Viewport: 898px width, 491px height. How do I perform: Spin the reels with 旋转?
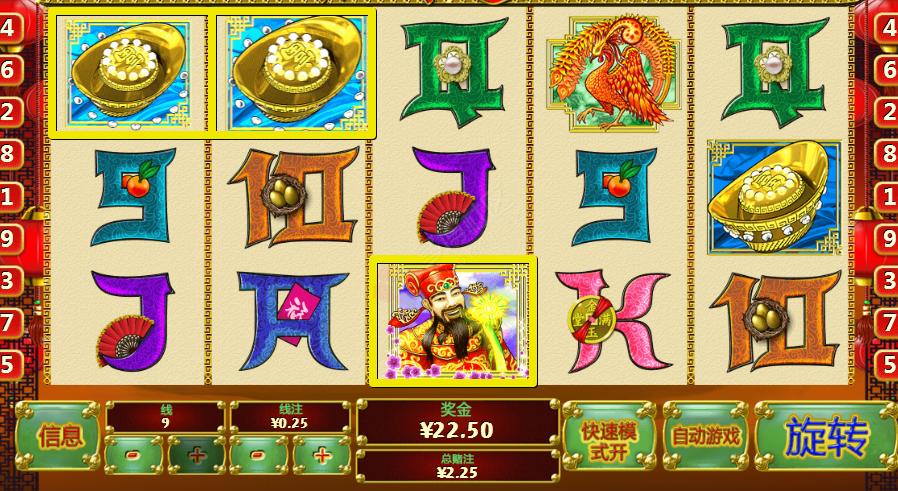tap(826, 436)
